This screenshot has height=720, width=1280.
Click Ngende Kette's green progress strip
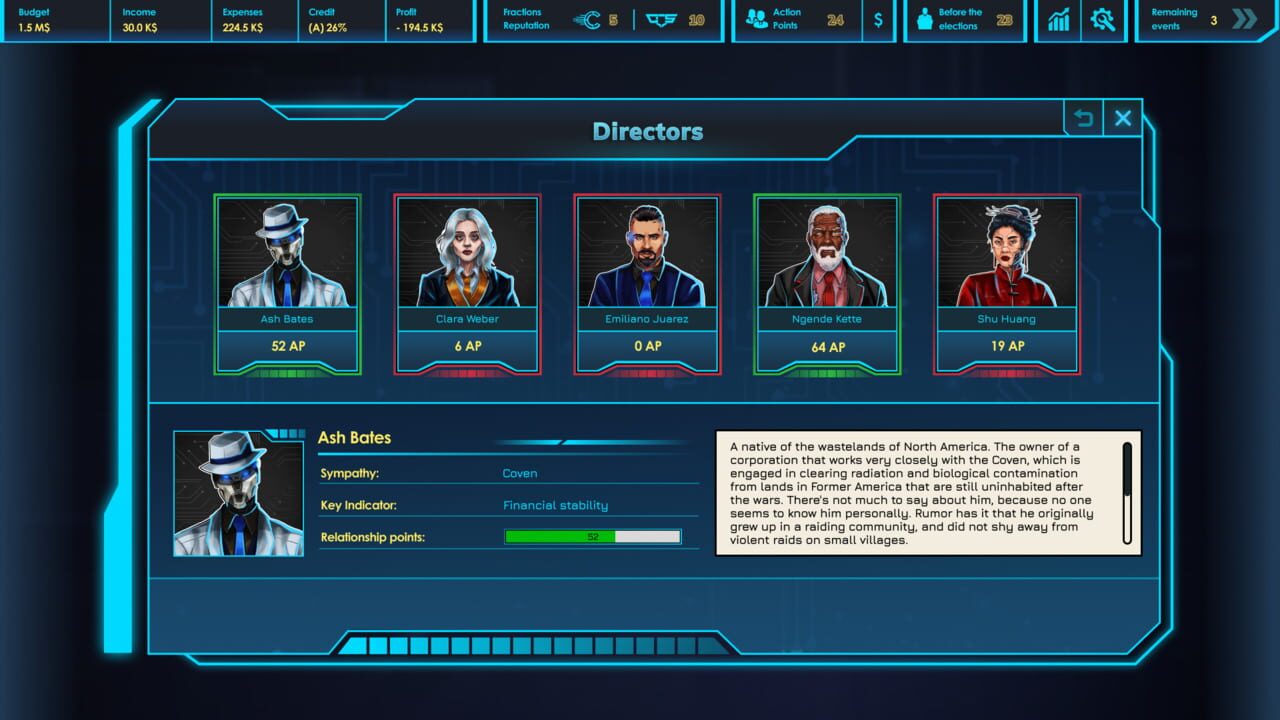[x=827, y=371]
